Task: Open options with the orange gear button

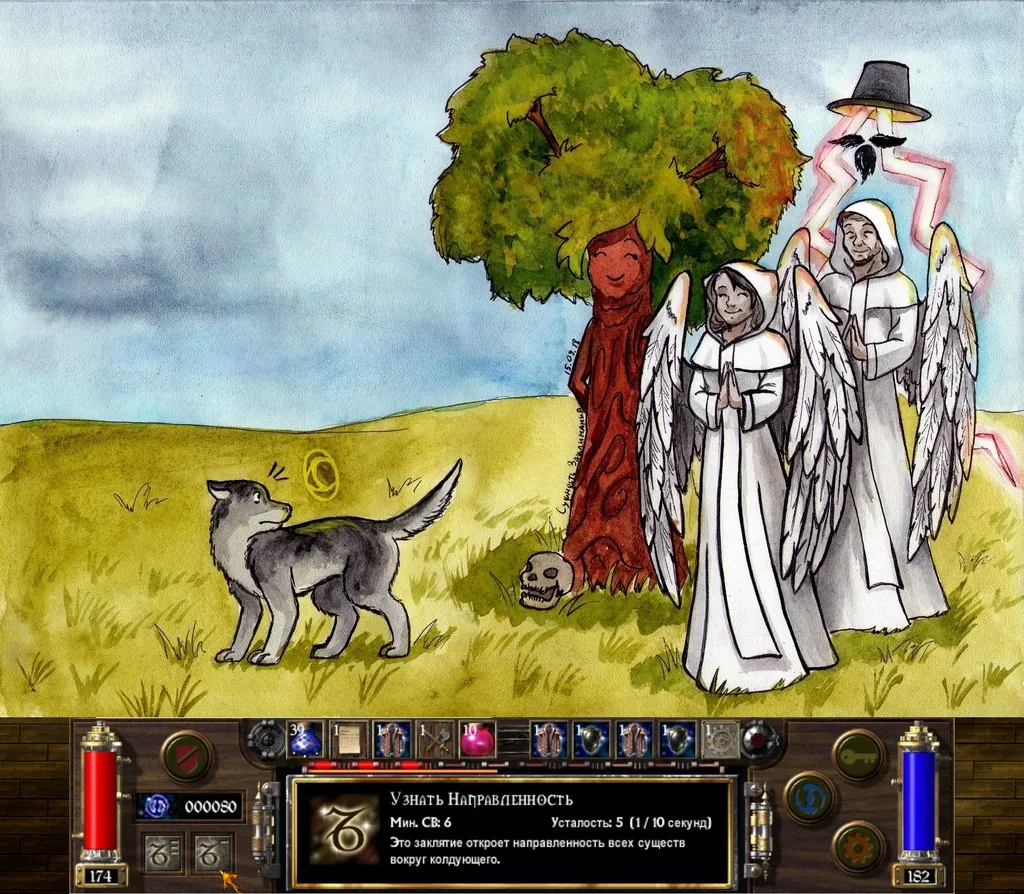Action: pos(858,846)
